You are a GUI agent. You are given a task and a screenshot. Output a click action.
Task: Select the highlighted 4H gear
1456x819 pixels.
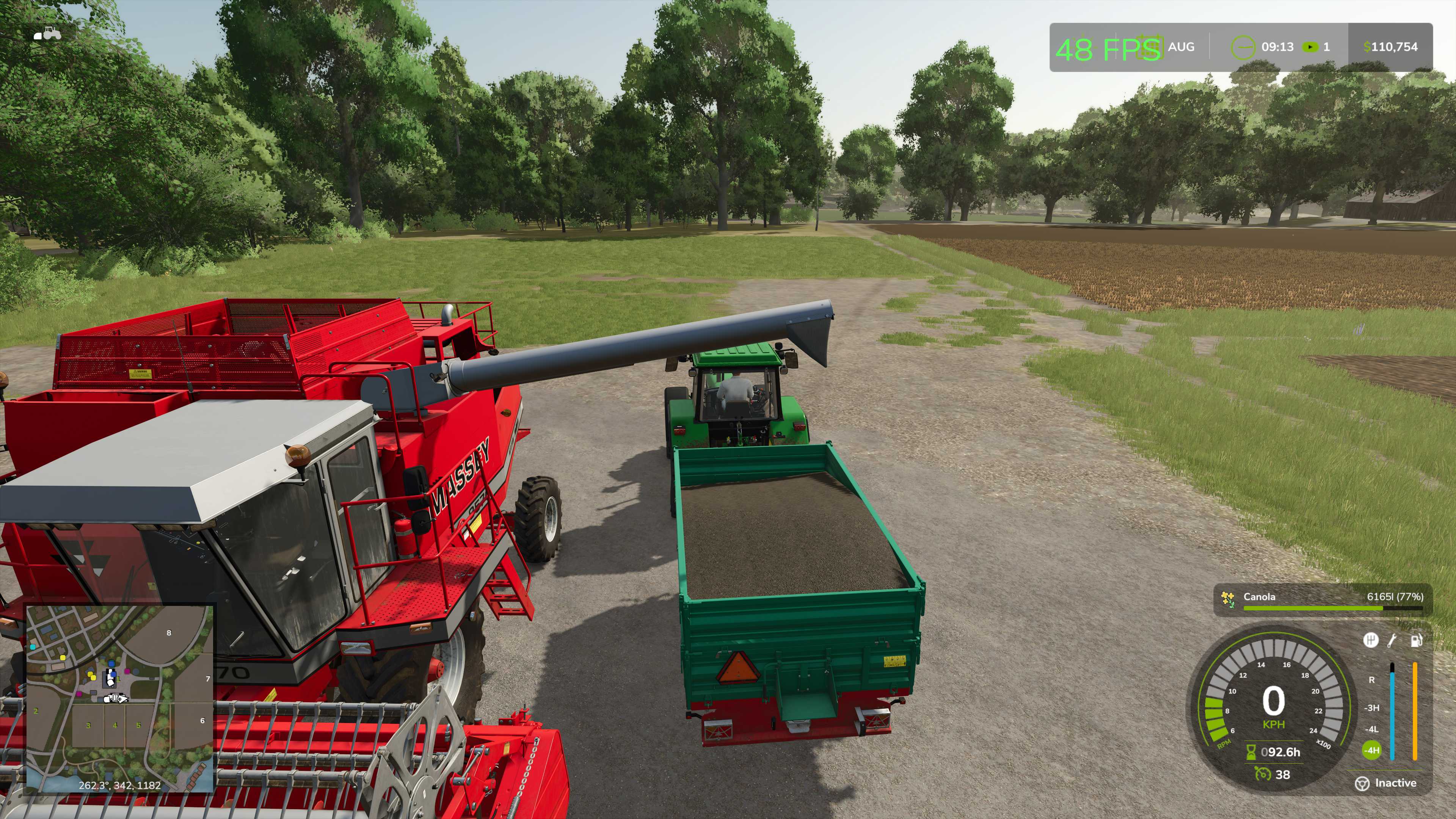pyautogui.click(x=1372, y=751)
